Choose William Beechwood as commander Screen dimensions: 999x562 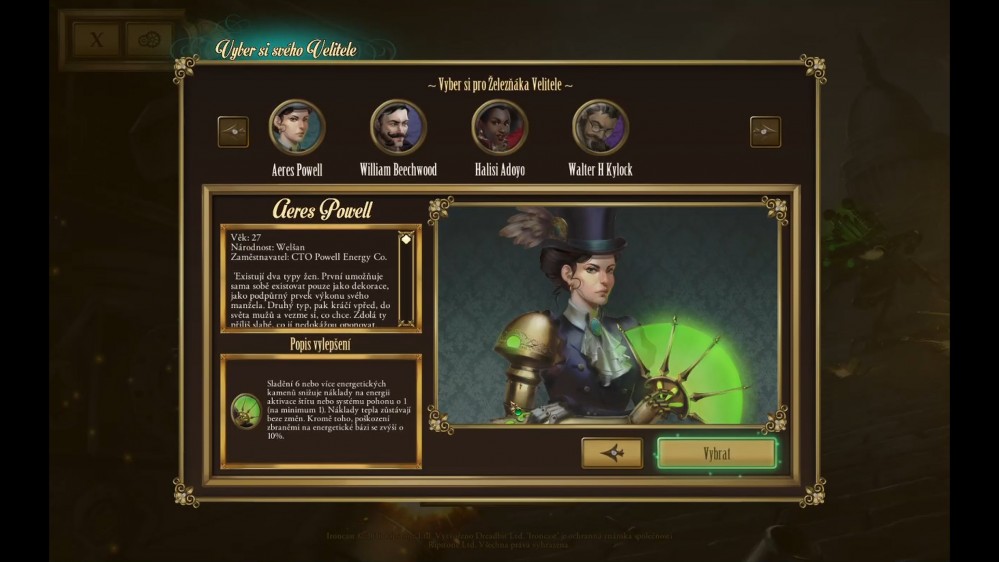point(398,127)
